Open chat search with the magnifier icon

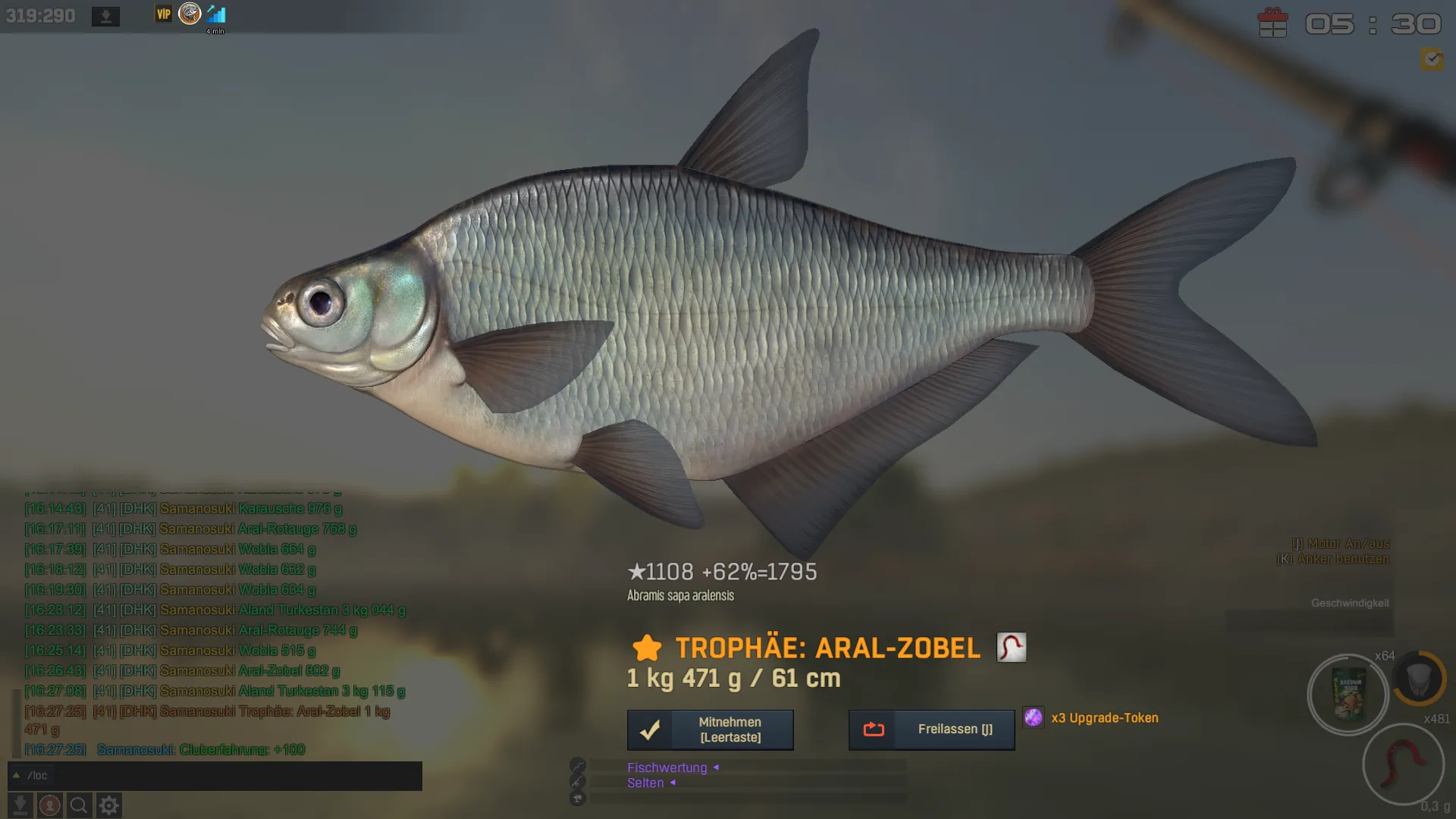[79, 805]
